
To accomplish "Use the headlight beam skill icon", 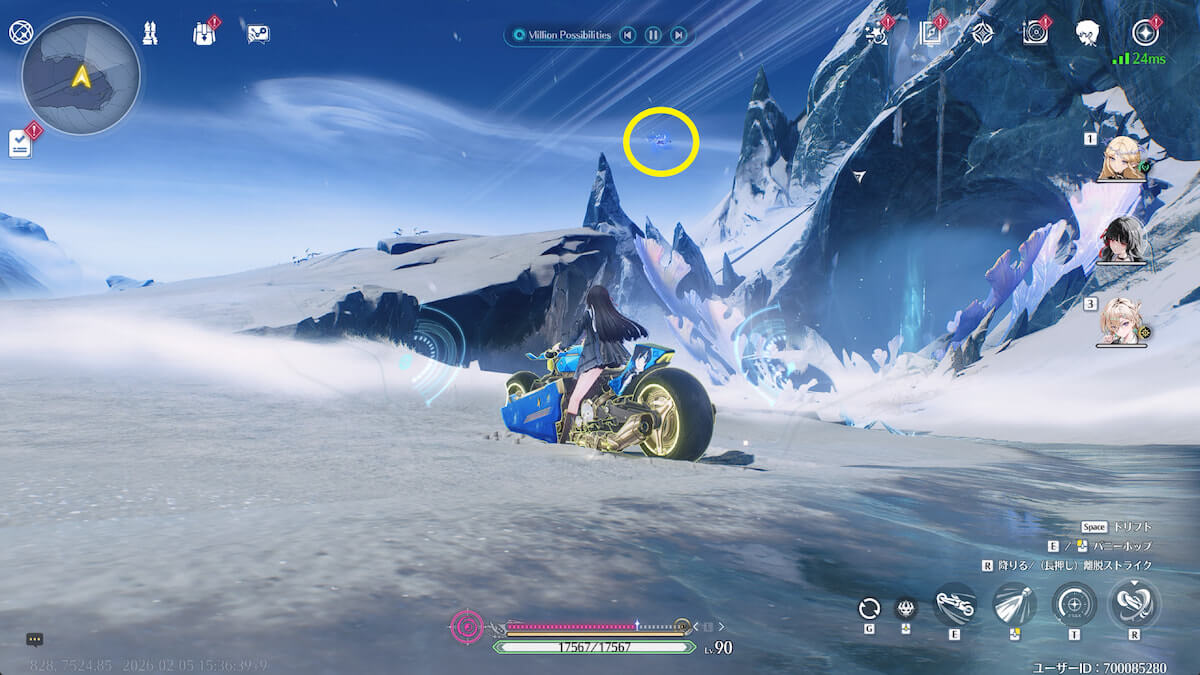I will (1014, 605).
